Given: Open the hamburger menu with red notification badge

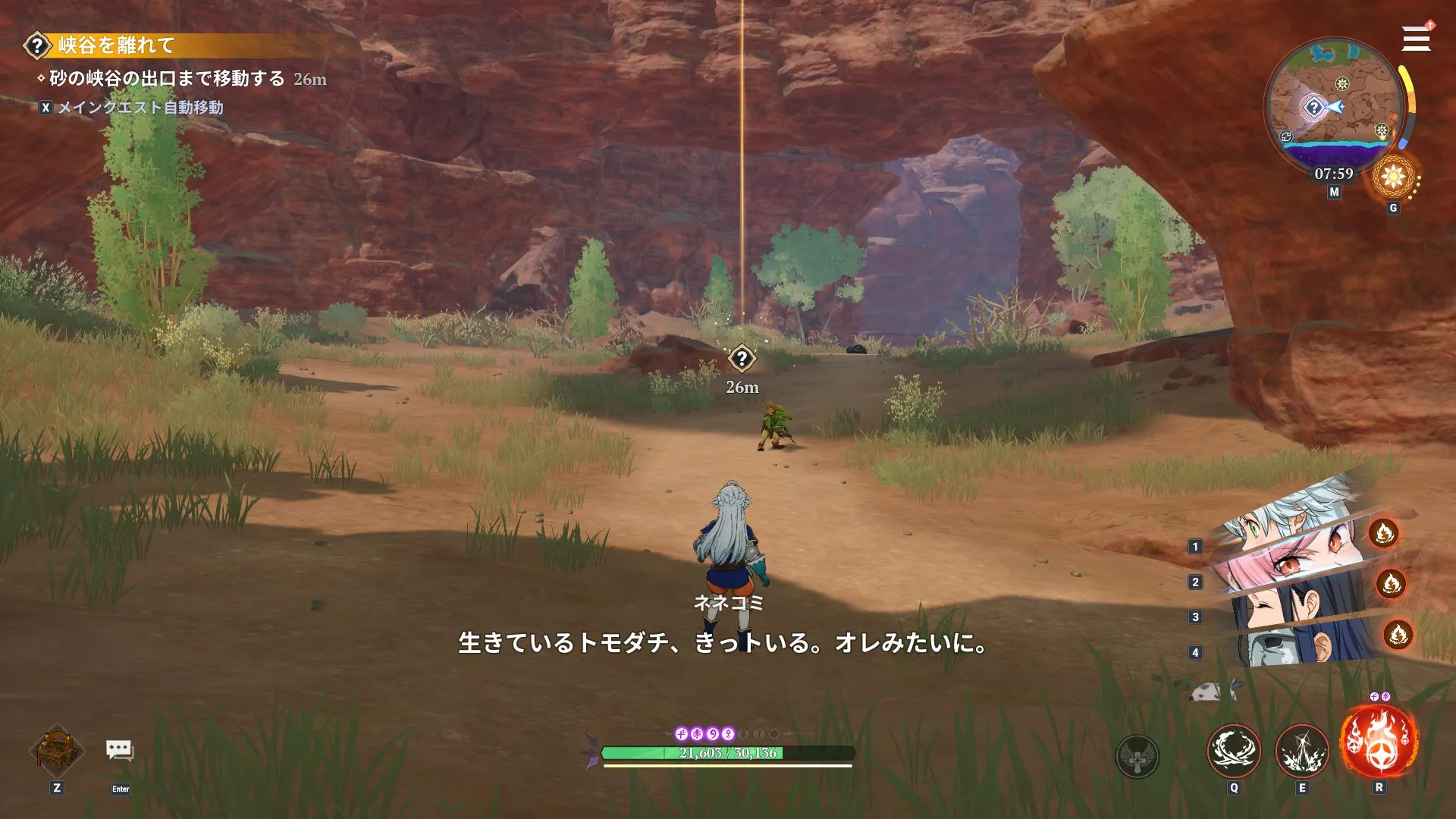Looking at the screenshot, I should tap(1415, 39).
